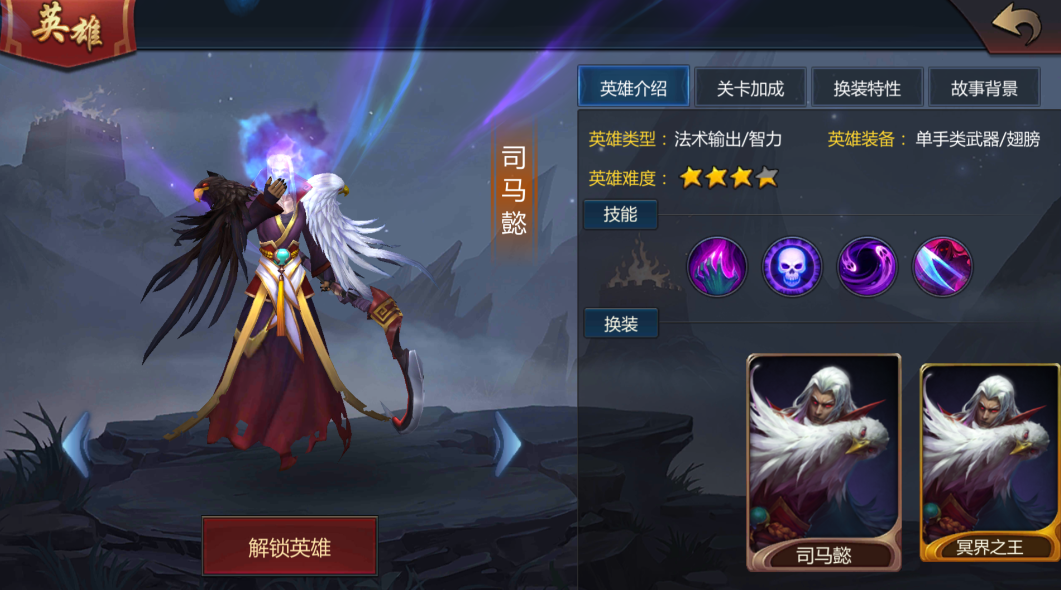Go back with the return arrow

click(1016, 25)
